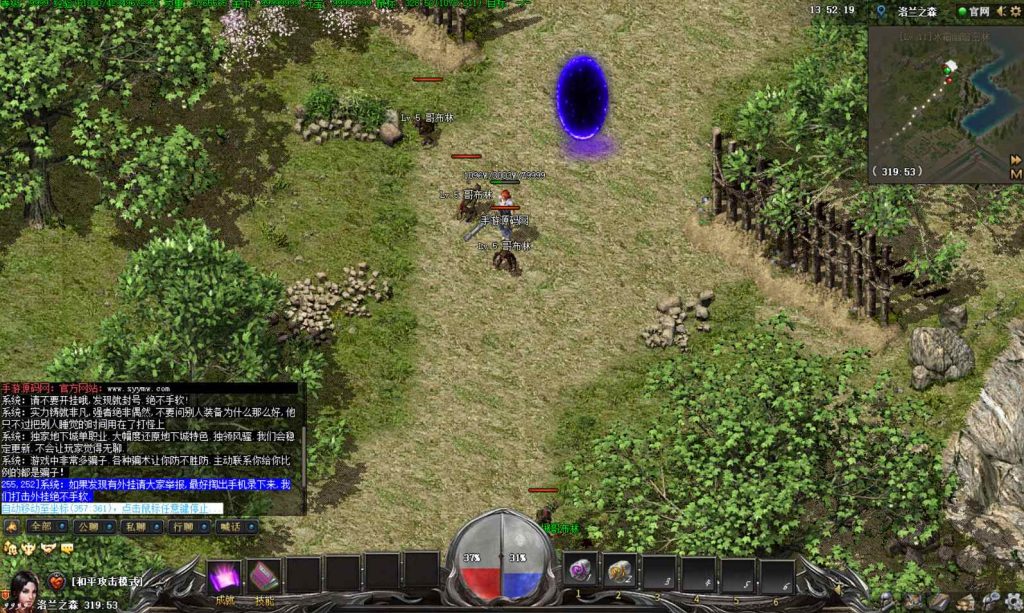Image resolution: width=1024 pixels, height=613 pixels.
Task: Open the 成就 achievements purple icon
Action: pos(224,576)
